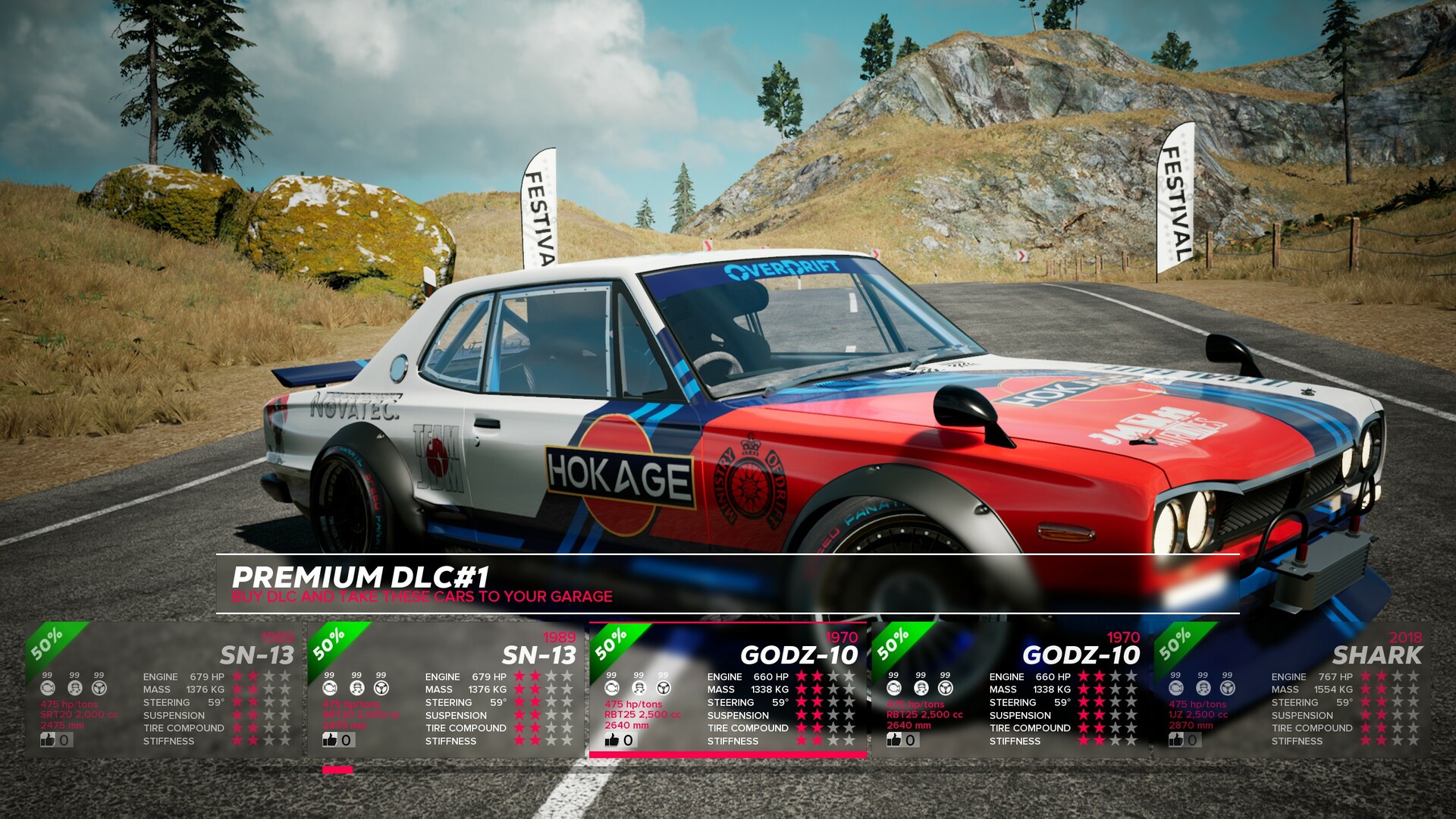Select the engine icon on the SHARK card
Image resolution: width=1456 pixels, height=819 pixels.
[x=1178, y=688]
